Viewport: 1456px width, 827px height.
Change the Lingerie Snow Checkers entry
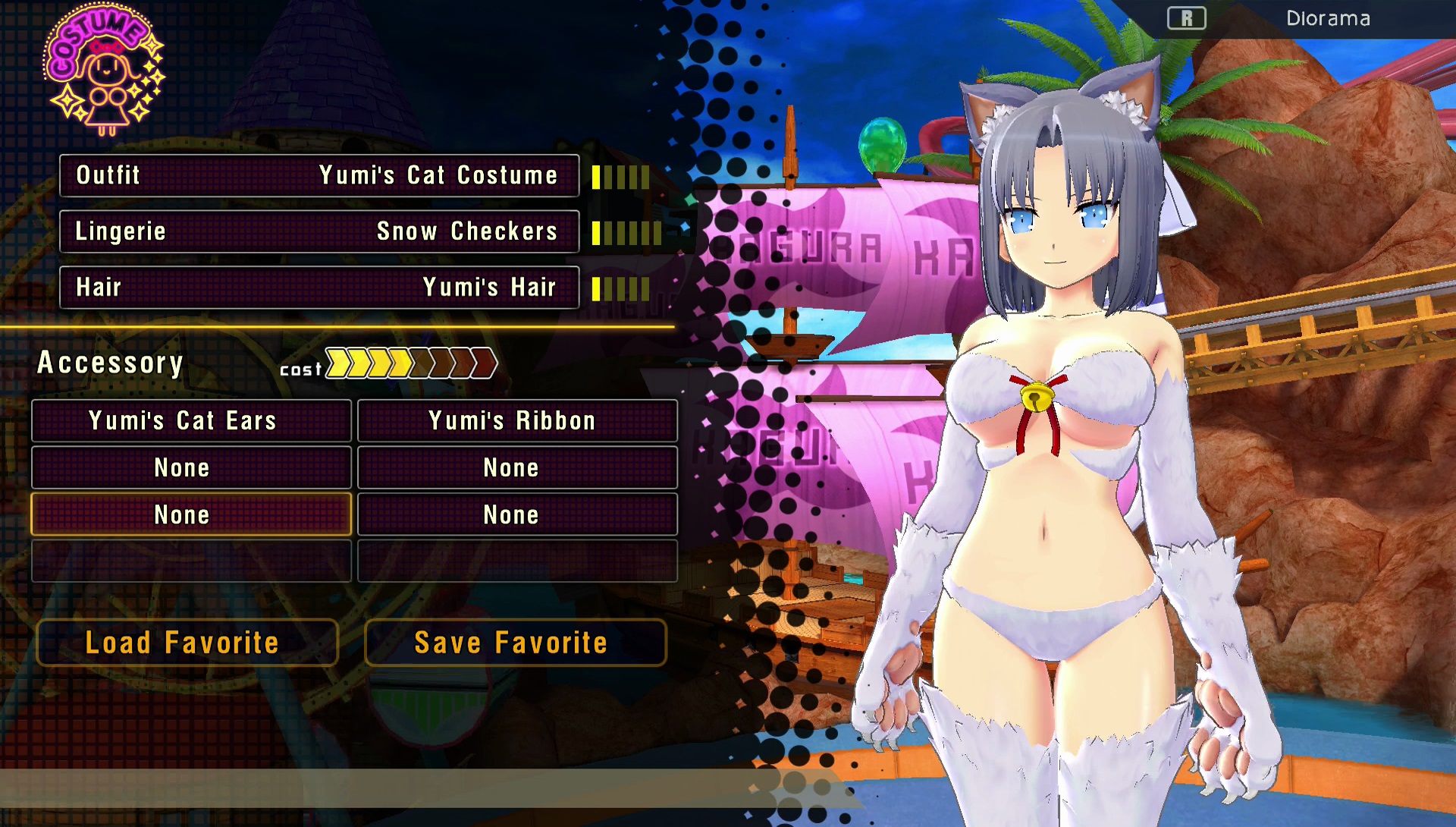[319, 231]
